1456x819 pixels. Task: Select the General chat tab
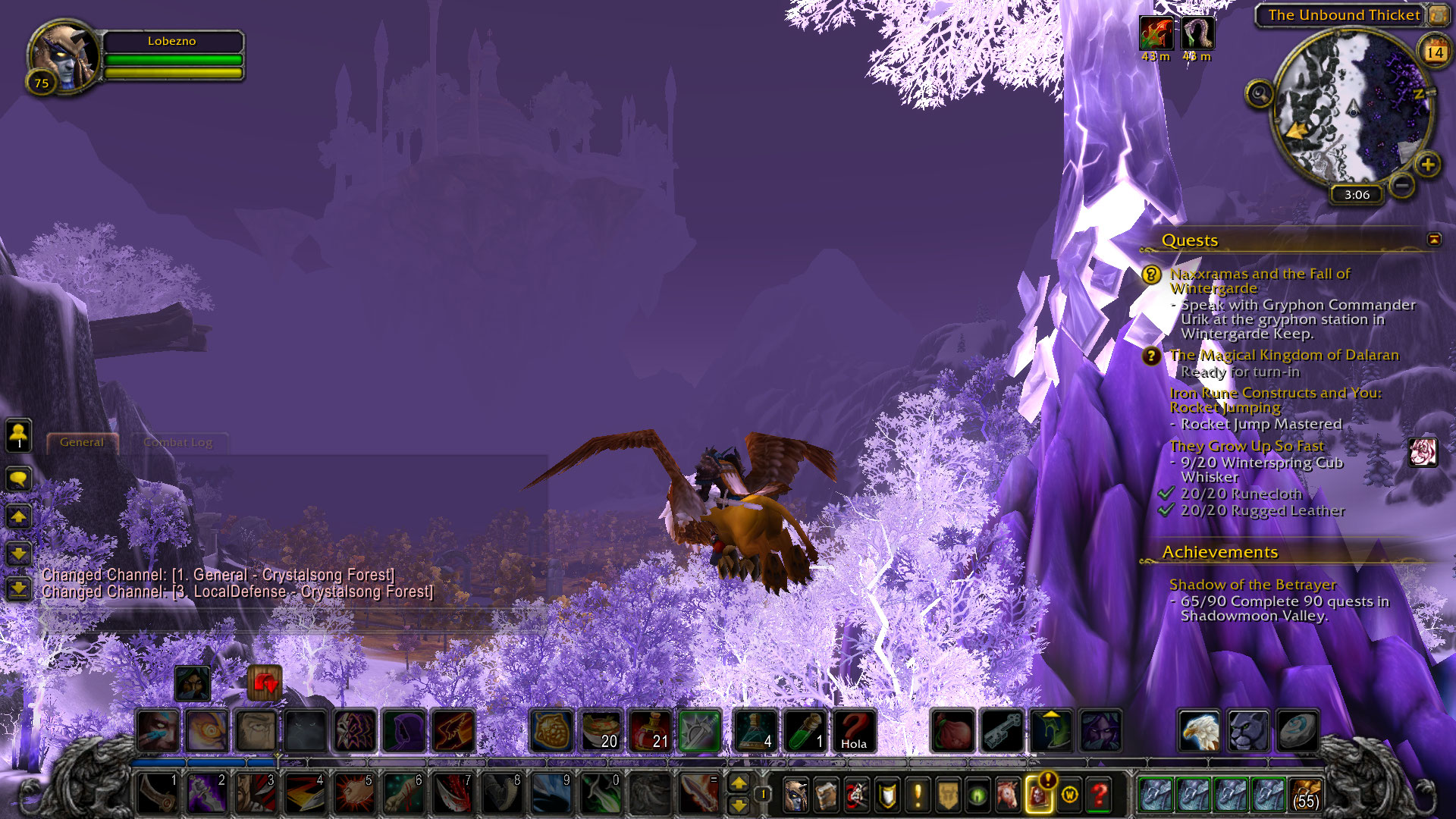(x=82, y=442)
